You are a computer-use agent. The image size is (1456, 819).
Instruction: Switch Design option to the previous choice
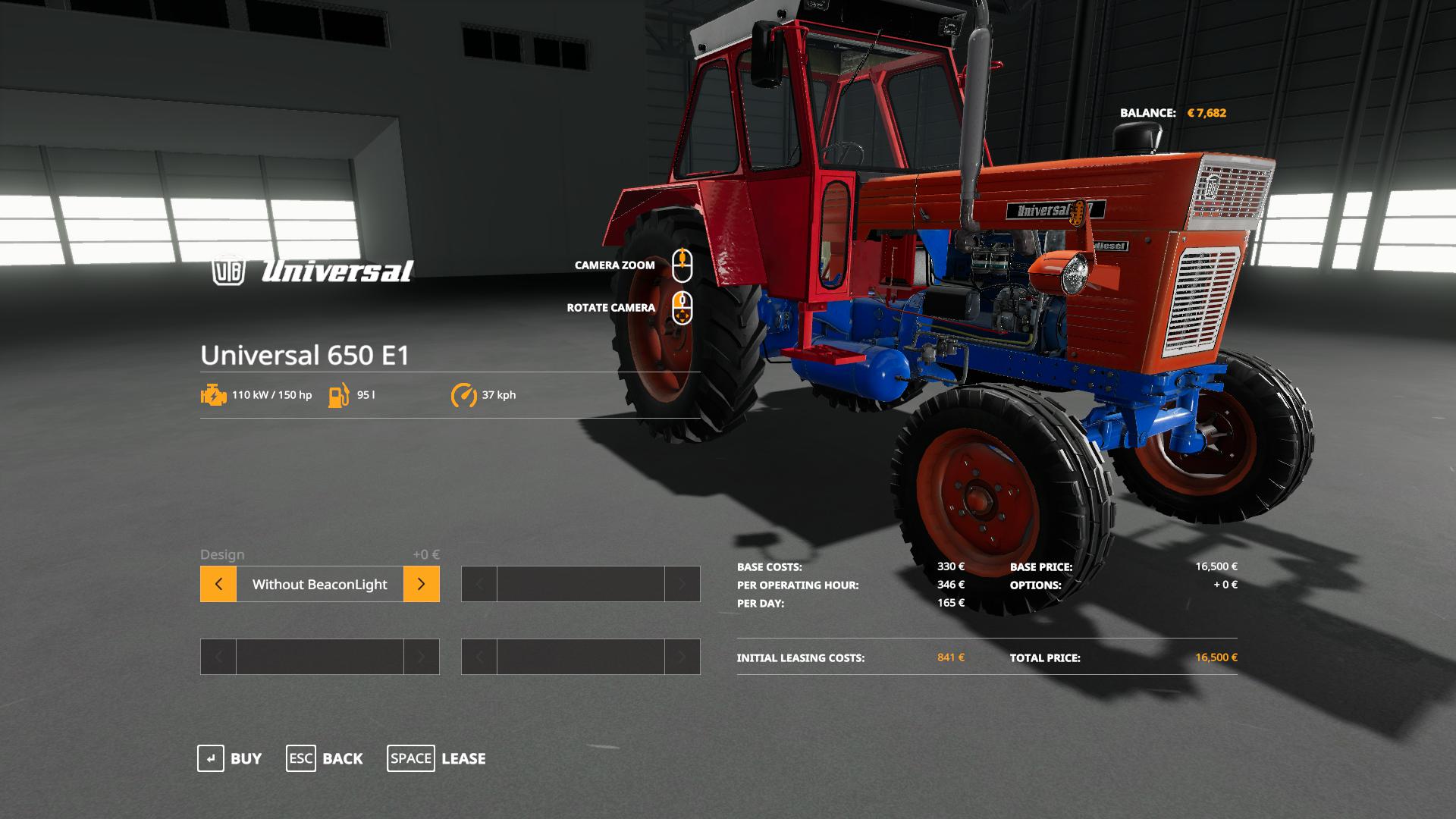click(x=218, y=584)
